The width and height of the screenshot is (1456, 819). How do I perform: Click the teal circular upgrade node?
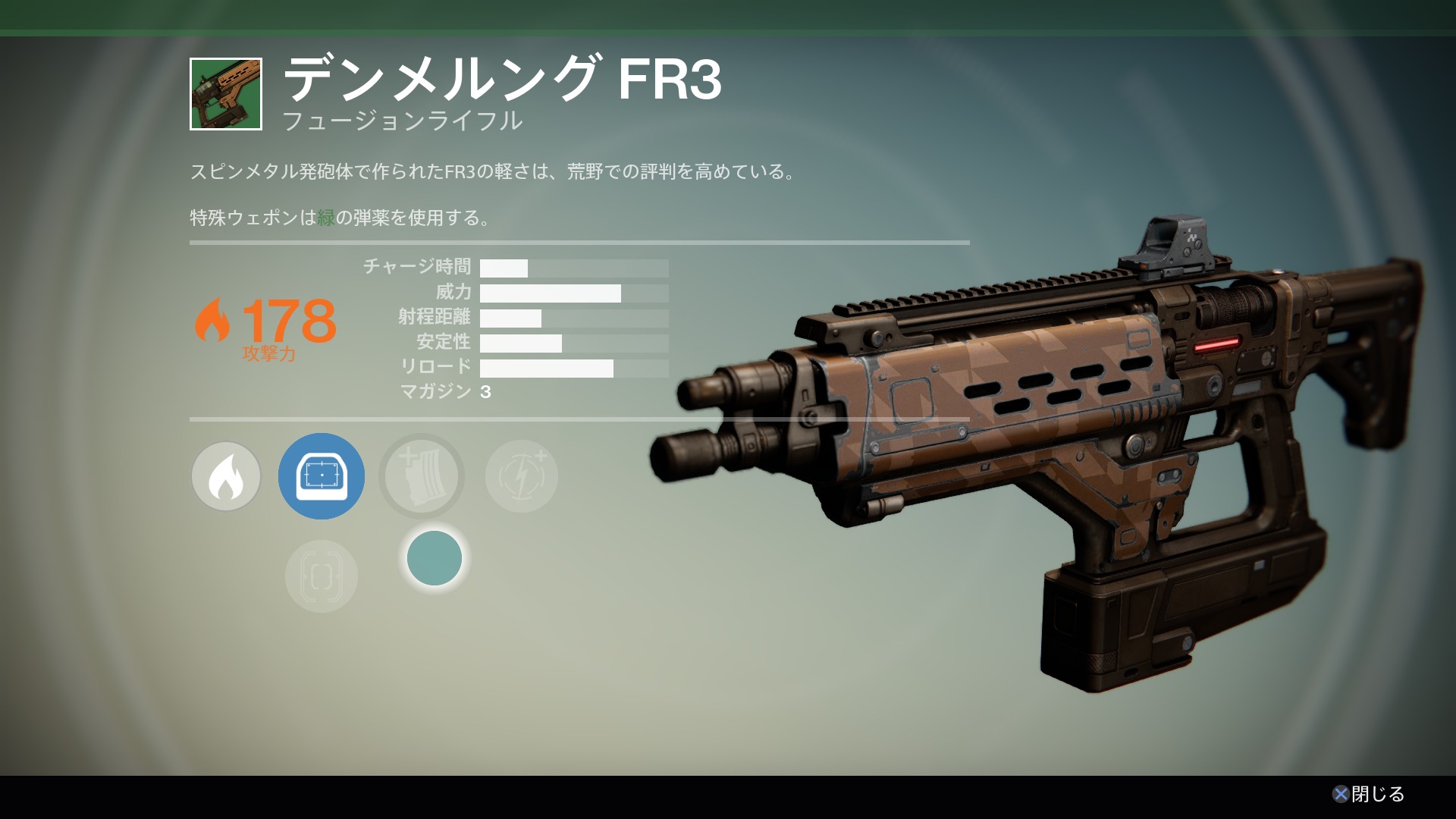coord(435,558)
